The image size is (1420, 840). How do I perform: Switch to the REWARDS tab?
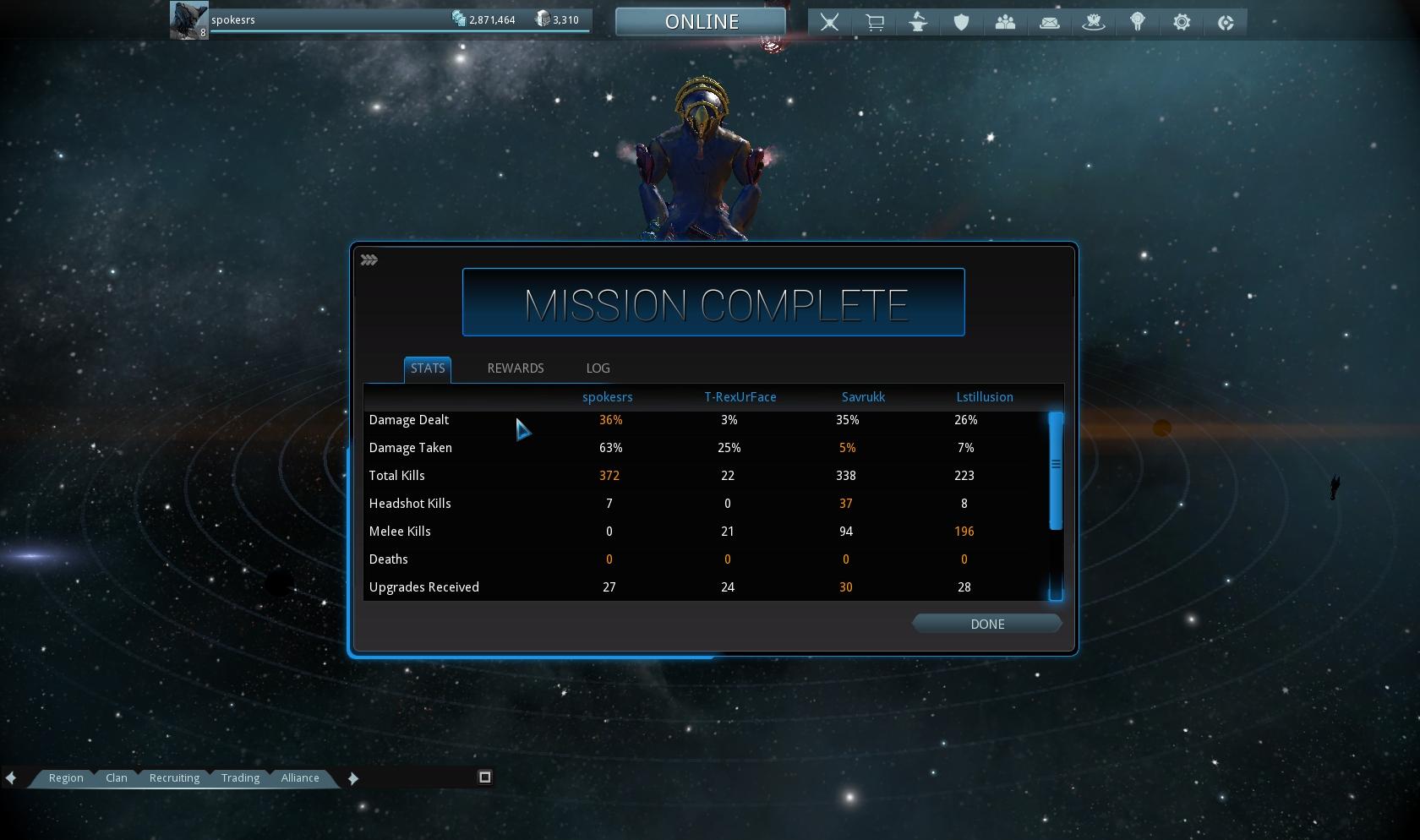[515, 368]
